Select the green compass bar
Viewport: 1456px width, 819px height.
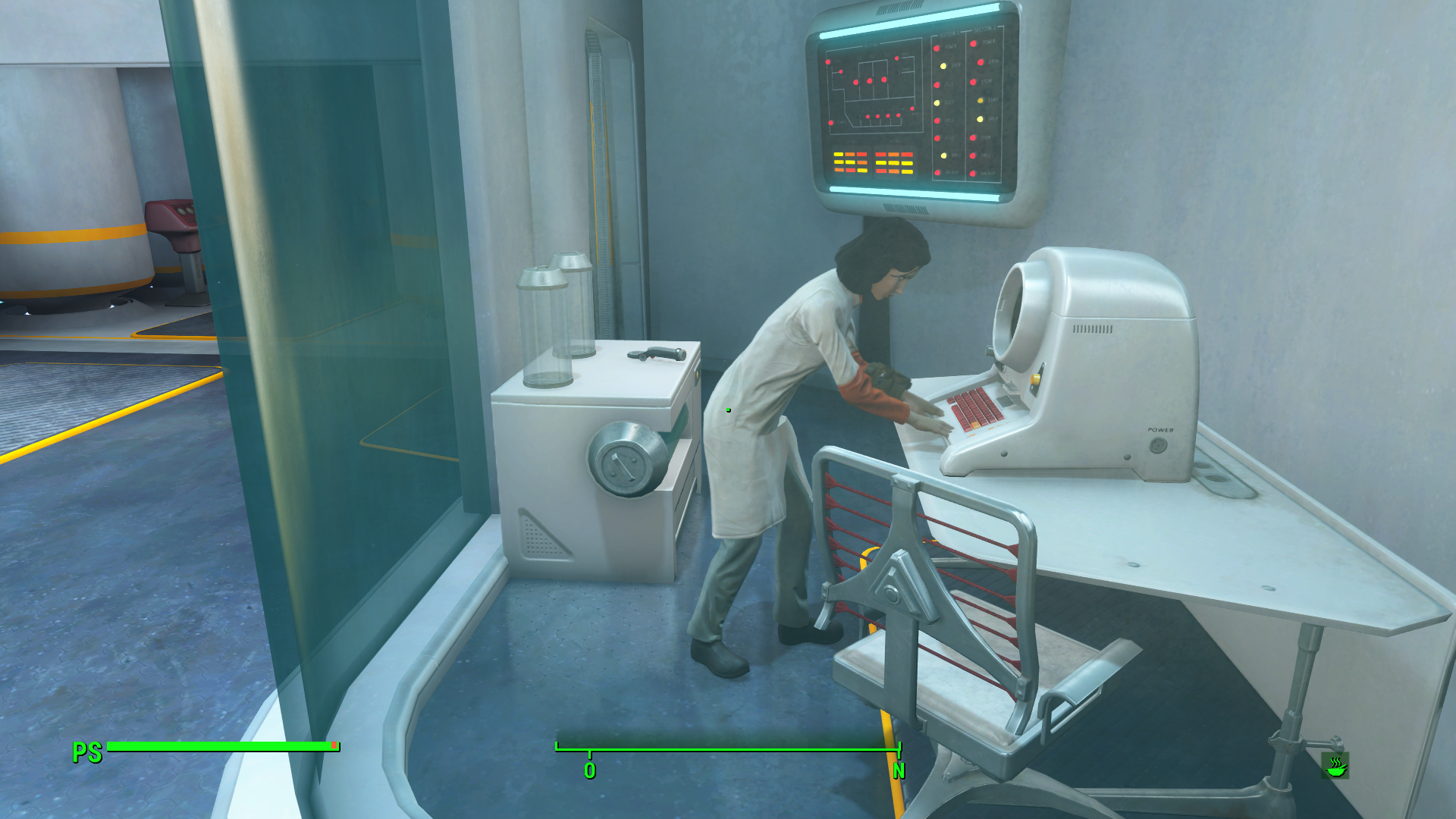tap(727, 750)
